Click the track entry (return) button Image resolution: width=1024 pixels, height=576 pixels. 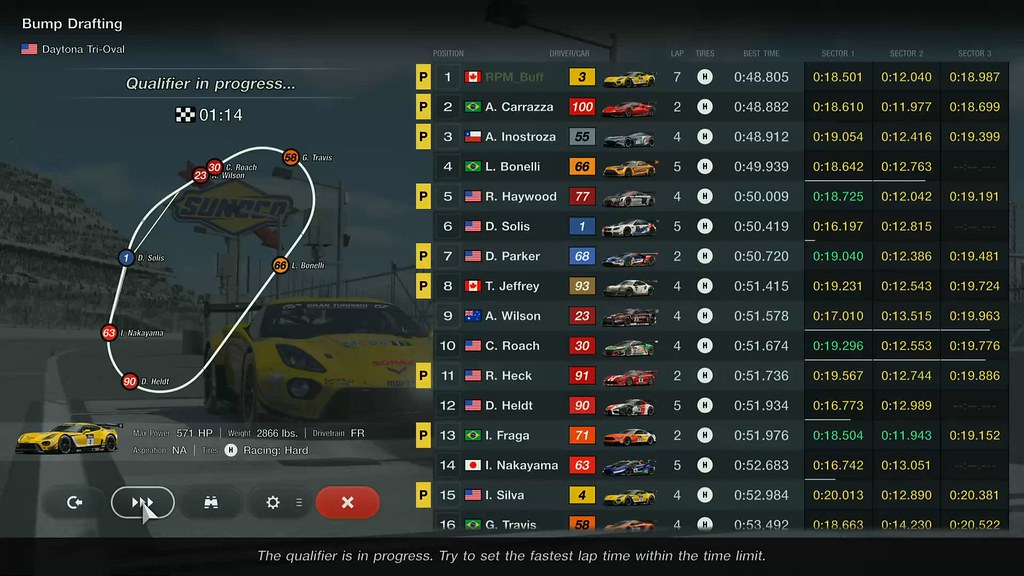pyautogui.click(x=75, y=502)
